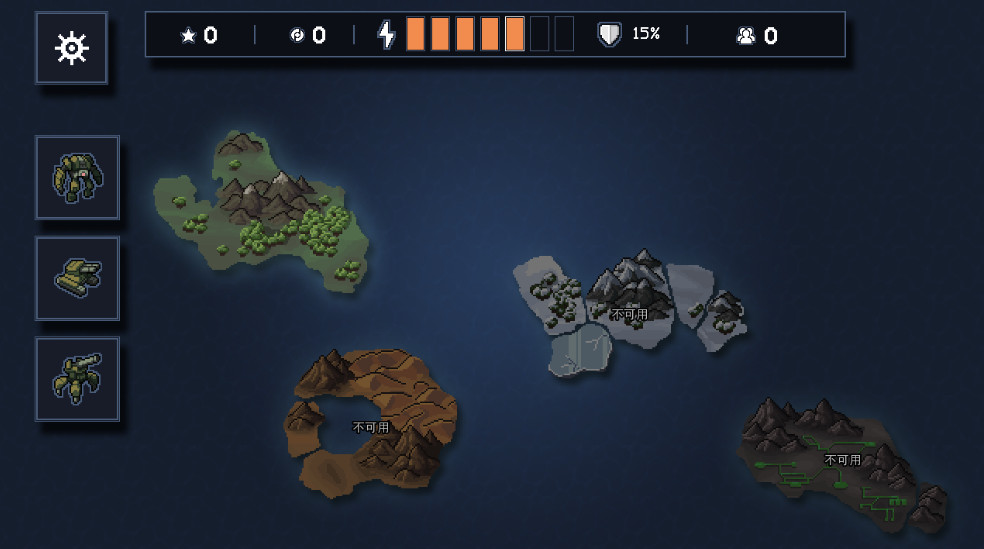Choose the tank unit button
The height and width of the screenshot is (549, 984).
coord(77,279)
